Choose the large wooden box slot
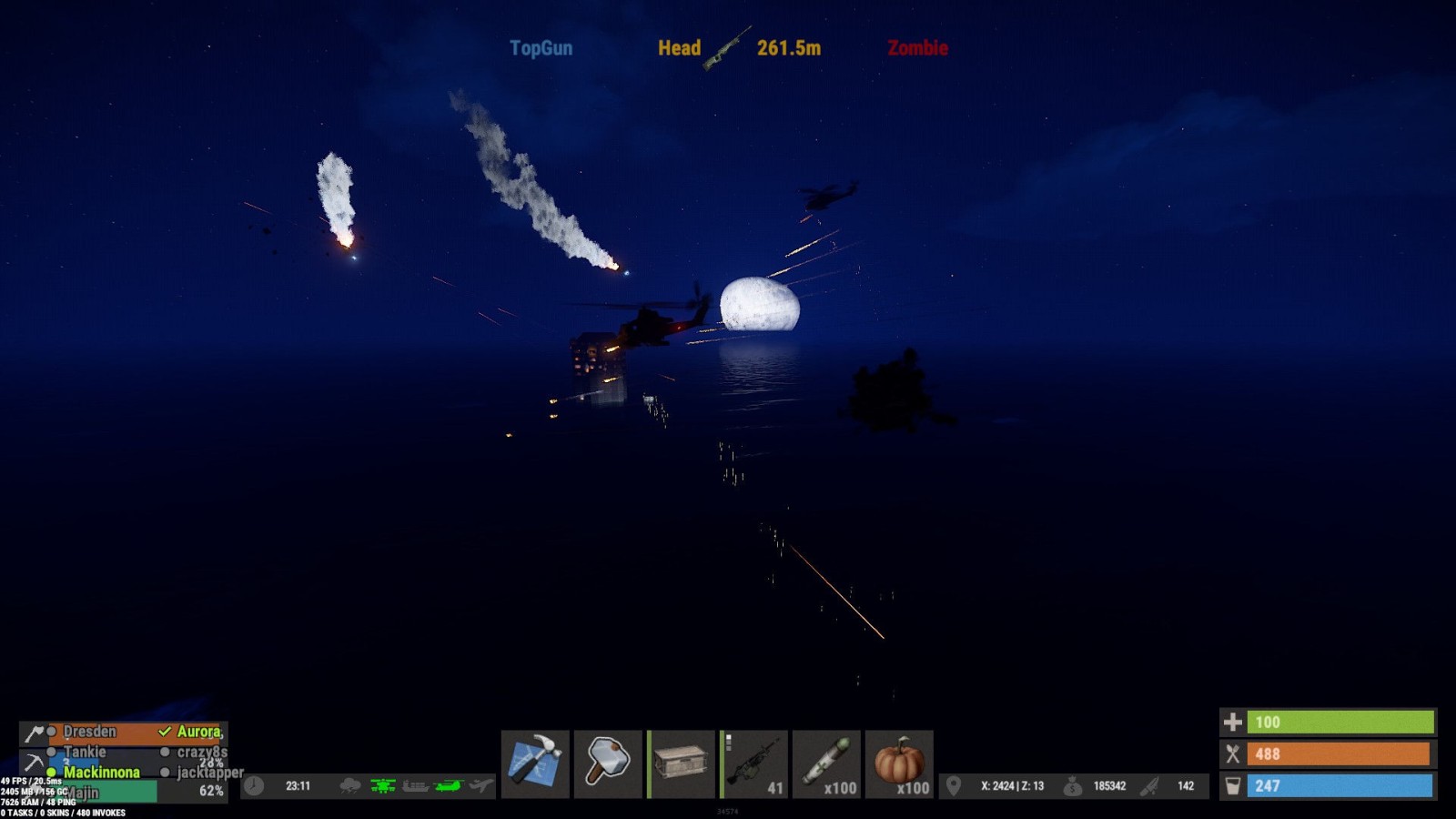1456x819 pixels. (x=681, y=763)
